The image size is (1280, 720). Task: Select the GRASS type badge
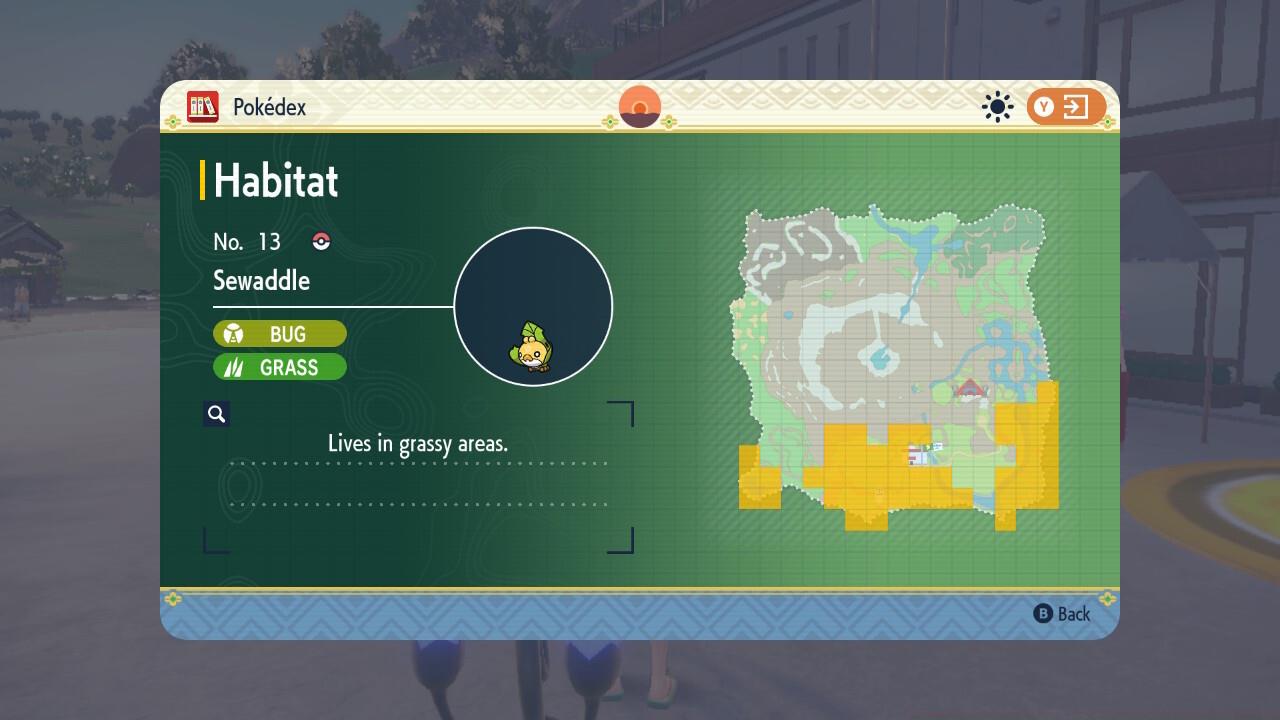coord(280,368)
